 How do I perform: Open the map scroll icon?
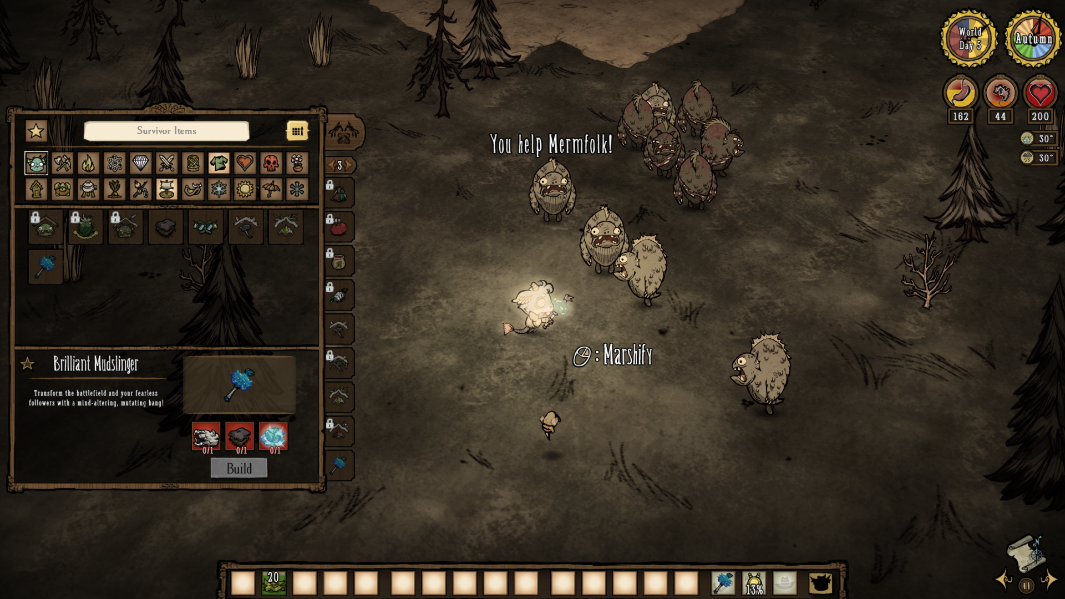click(1024, 552)
